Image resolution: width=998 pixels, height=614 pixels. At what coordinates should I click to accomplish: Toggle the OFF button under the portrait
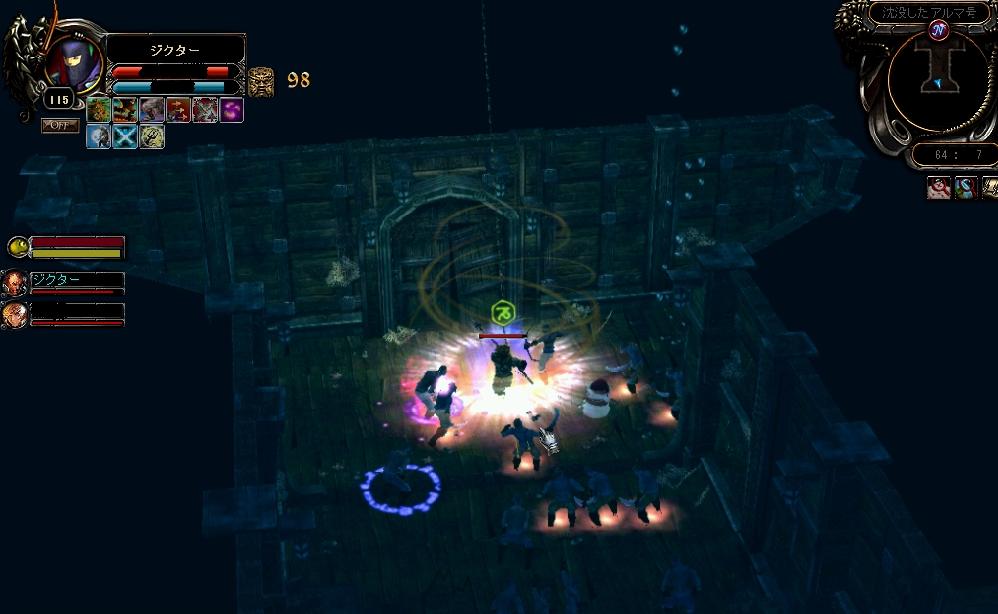coord(59,125)
